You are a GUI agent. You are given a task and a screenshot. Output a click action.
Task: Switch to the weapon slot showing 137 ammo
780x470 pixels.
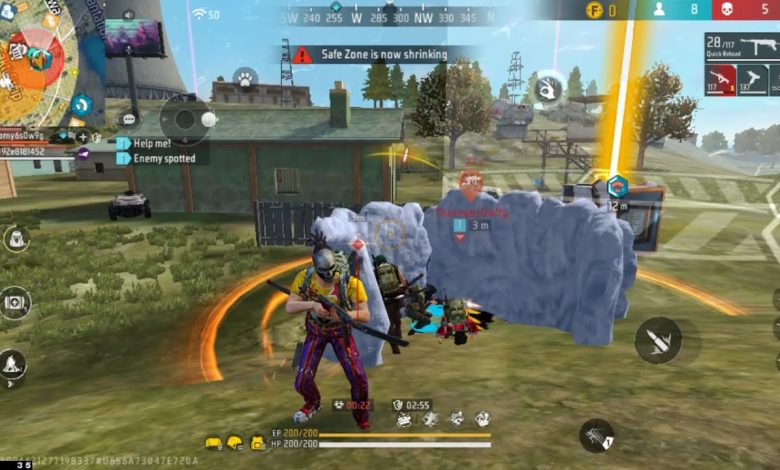click(753, 80)
